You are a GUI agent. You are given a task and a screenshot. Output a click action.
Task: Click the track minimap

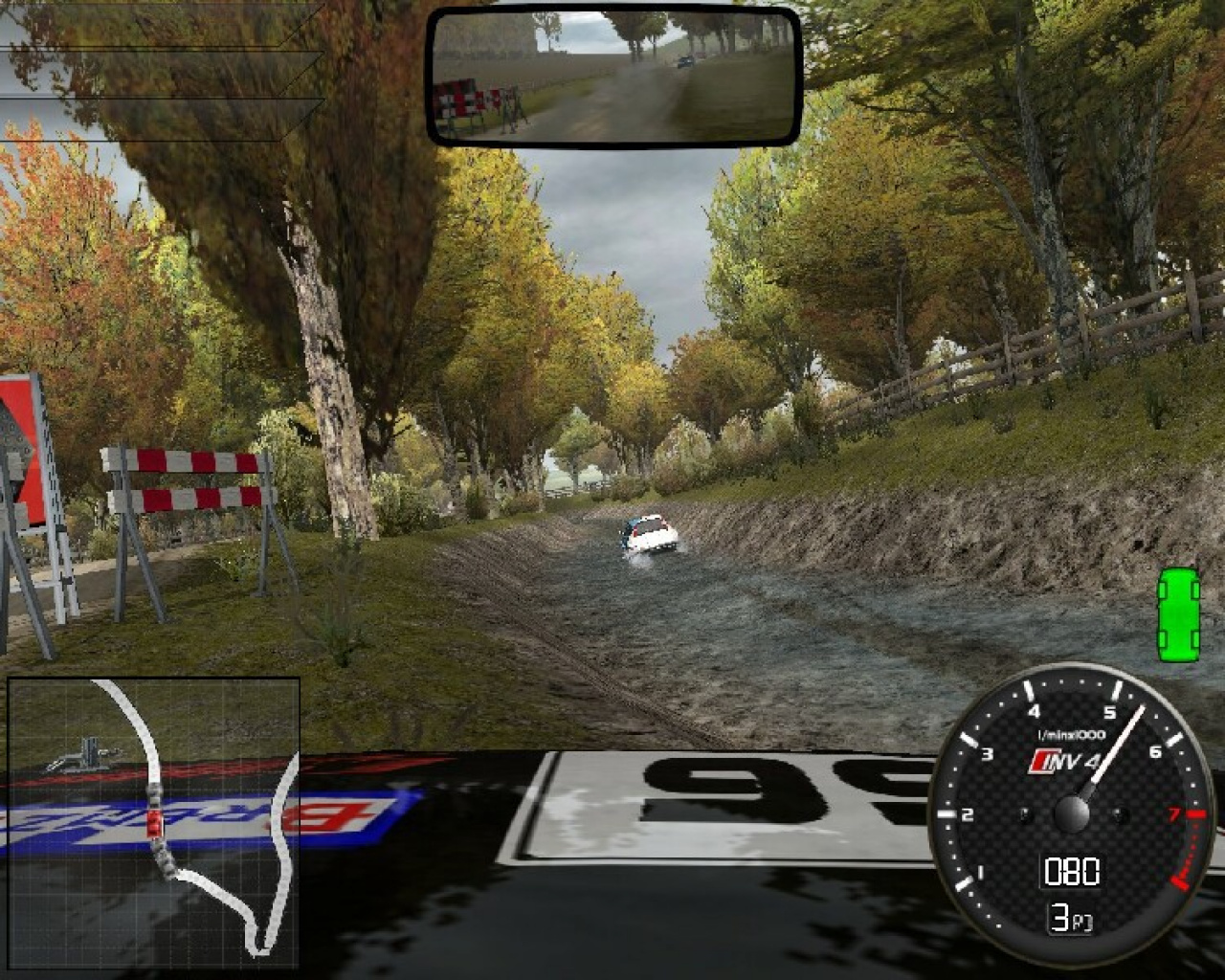(153, 823)
